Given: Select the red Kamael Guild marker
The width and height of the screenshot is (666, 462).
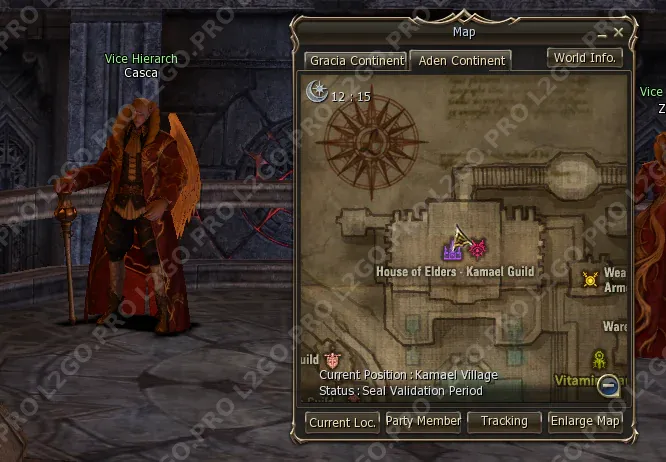Looking at the screenshot, I should [x=478, y=248].
